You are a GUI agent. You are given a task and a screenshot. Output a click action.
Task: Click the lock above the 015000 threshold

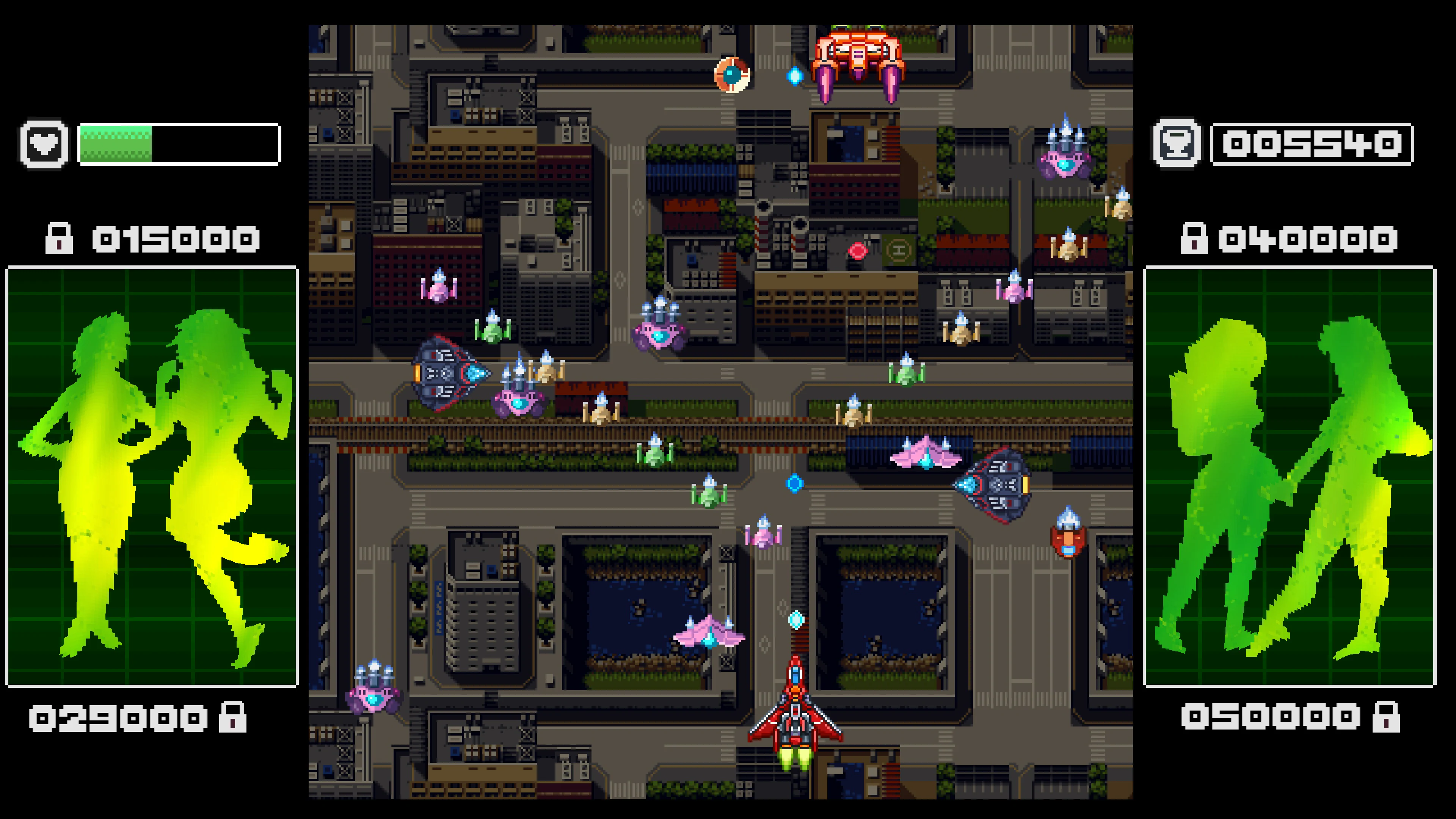59,240
